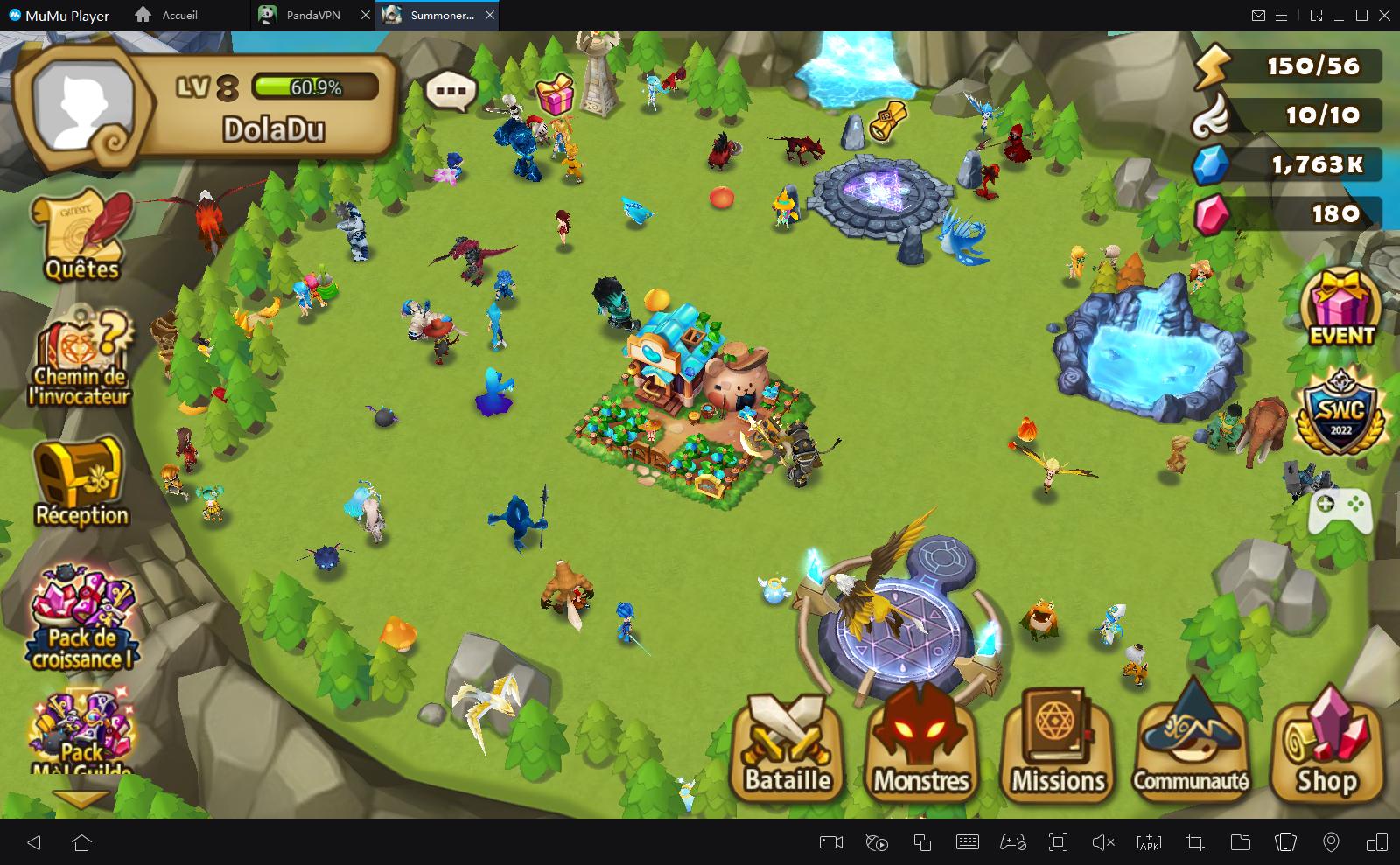Close the Summoners War tab

click(x=490, y=16)
